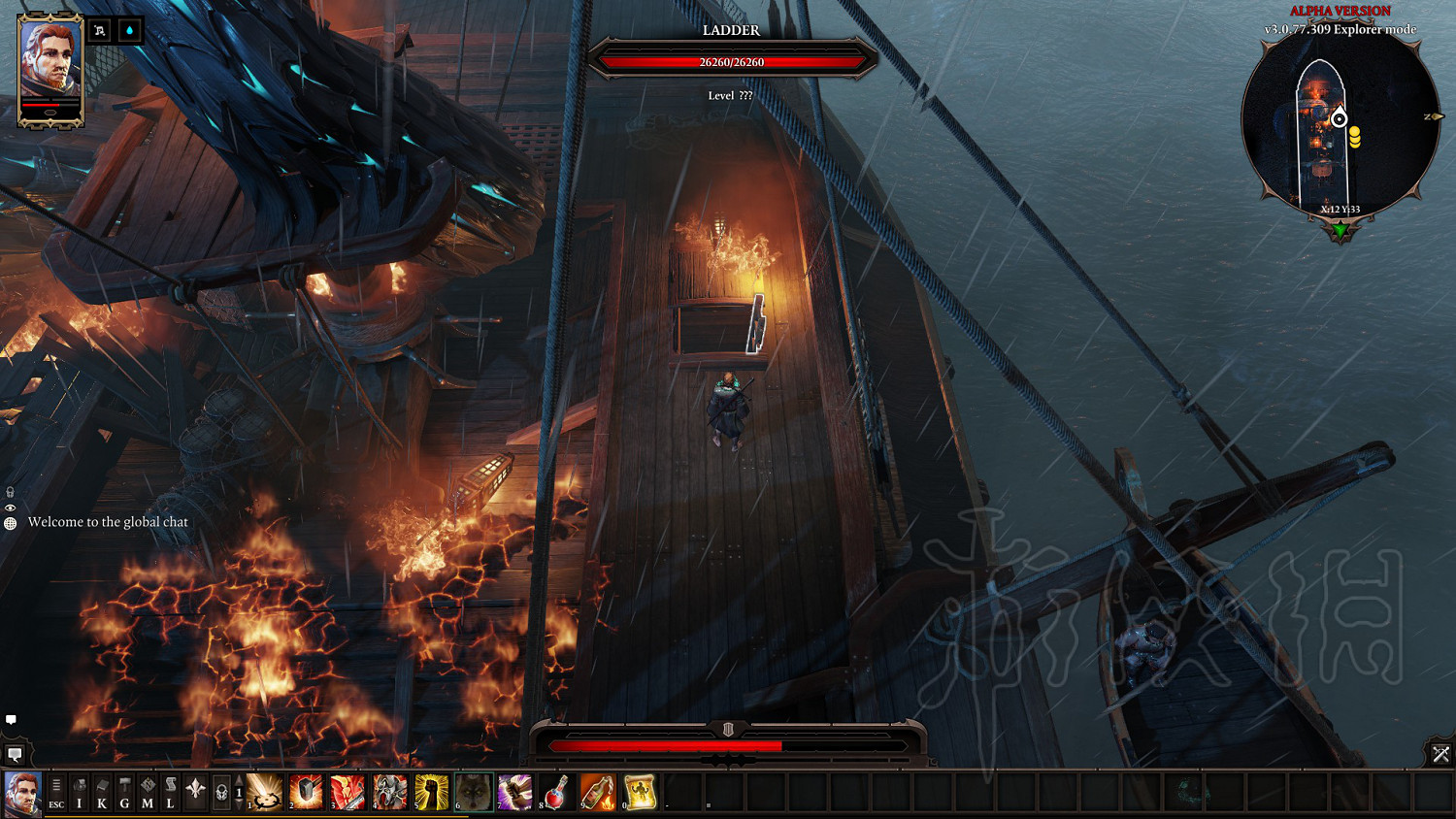Screen dimensions: 1456x819
Task: Use the fire bottle in slot 9
Action: (x=598, y=792)
